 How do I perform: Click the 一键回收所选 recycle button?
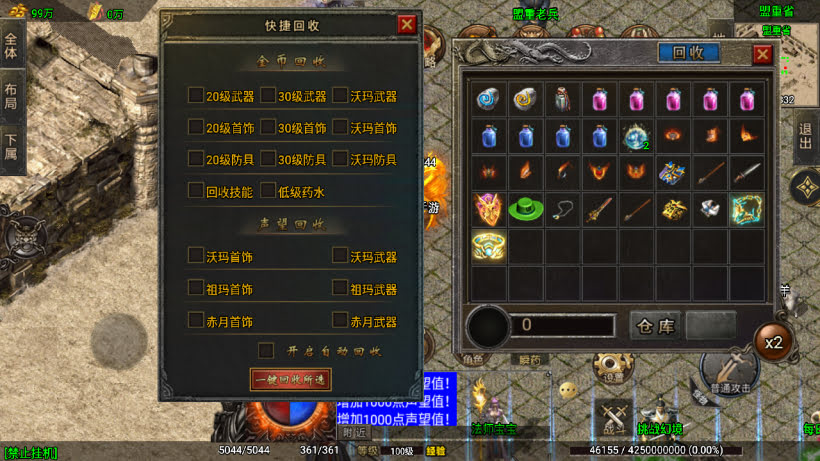pos(290,380)
